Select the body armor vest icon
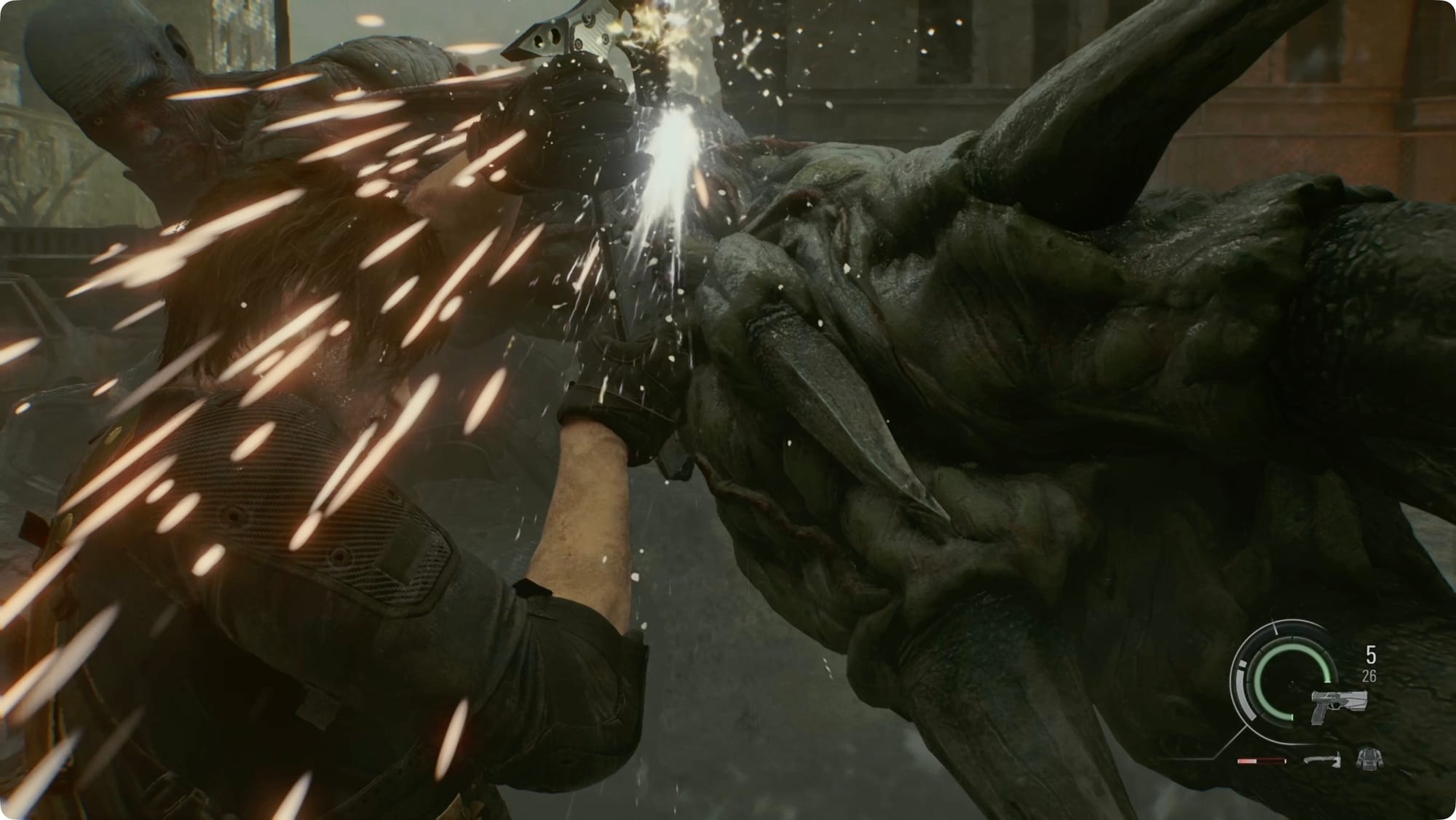The height and width of the screenshot is (820, 1456). click(x=1368, y=759)
